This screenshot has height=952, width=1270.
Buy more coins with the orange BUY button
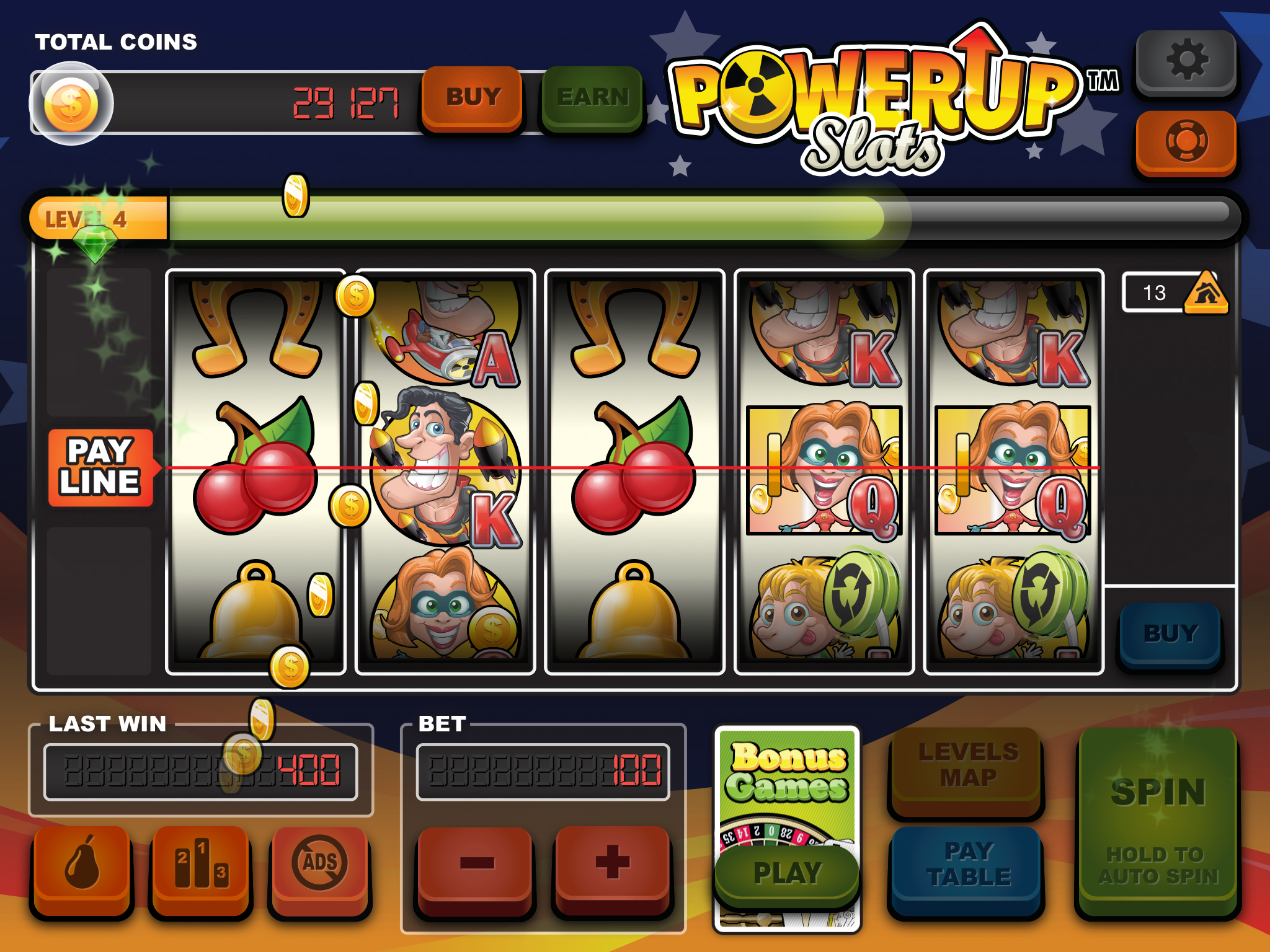pyautogui.click(x=472, y=98)
